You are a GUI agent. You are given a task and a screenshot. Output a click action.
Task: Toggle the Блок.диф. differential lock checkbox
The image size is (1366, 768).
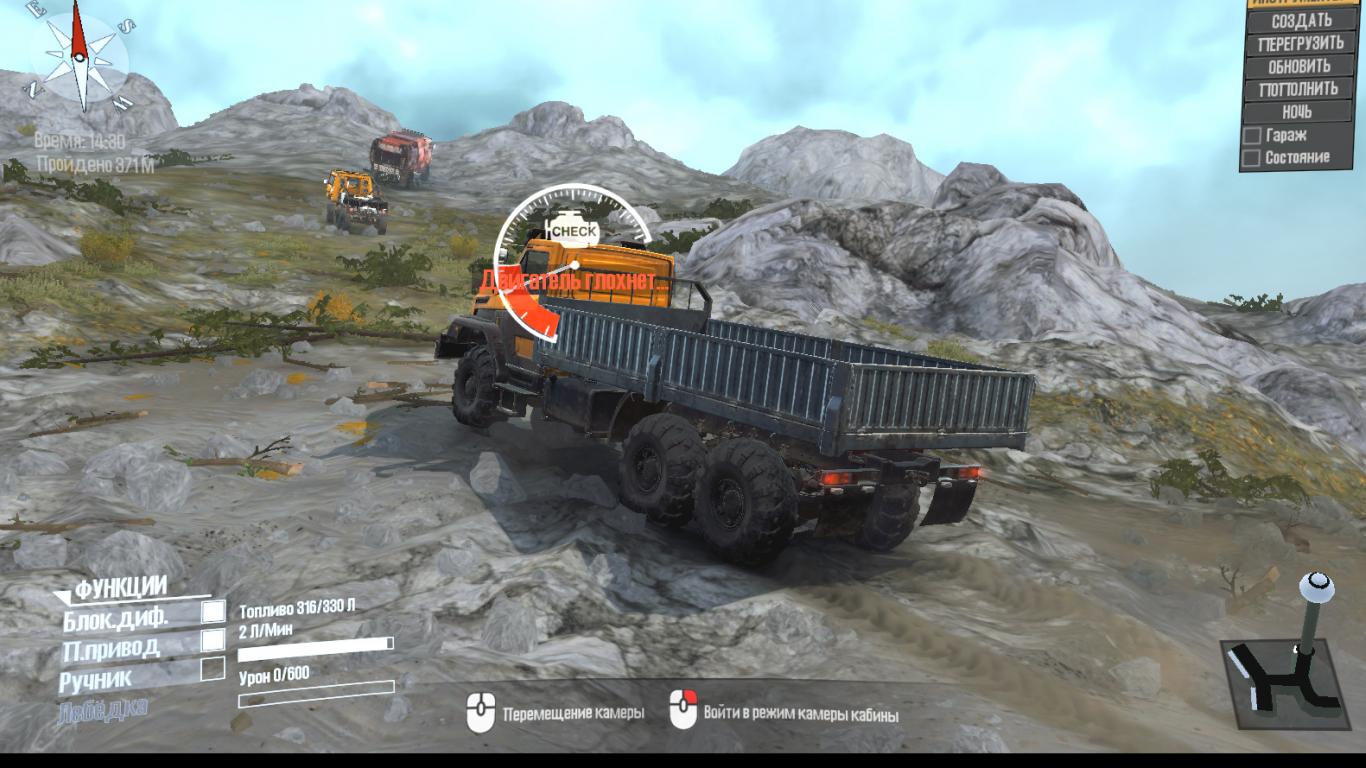pyautogui.click(x=213, y=612)
